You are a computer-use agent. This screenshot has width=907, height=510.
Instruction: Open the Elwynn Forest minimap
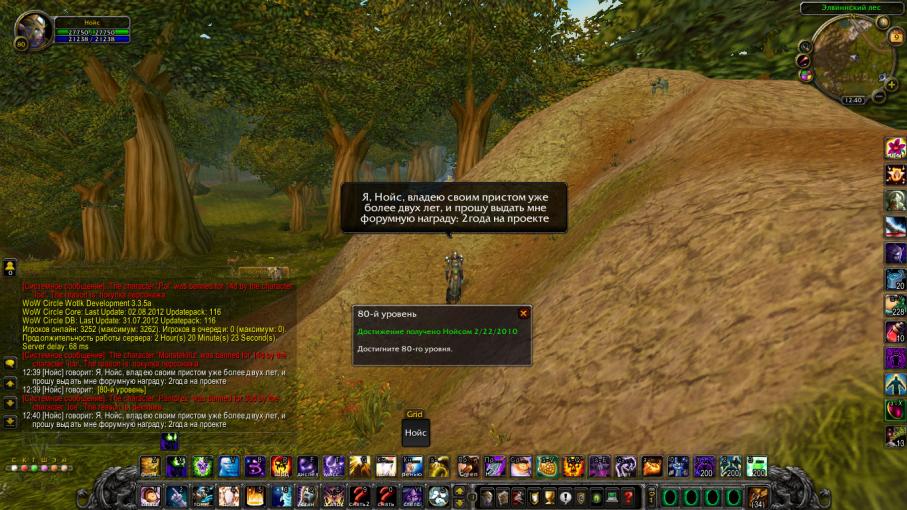pos(843,62)
